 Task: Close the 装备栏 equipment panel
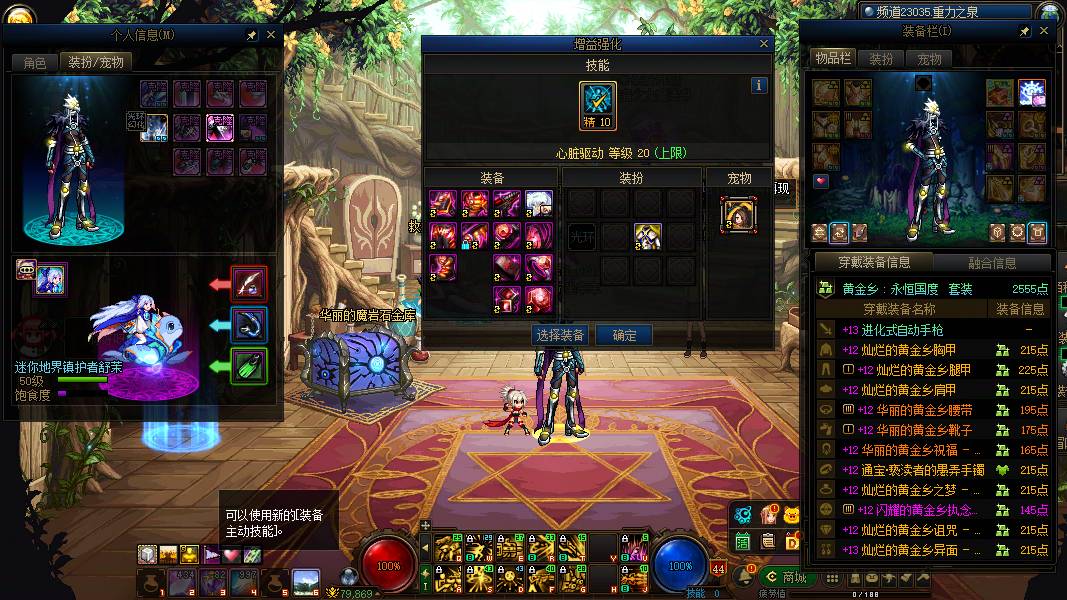[x=1044, y=32]
